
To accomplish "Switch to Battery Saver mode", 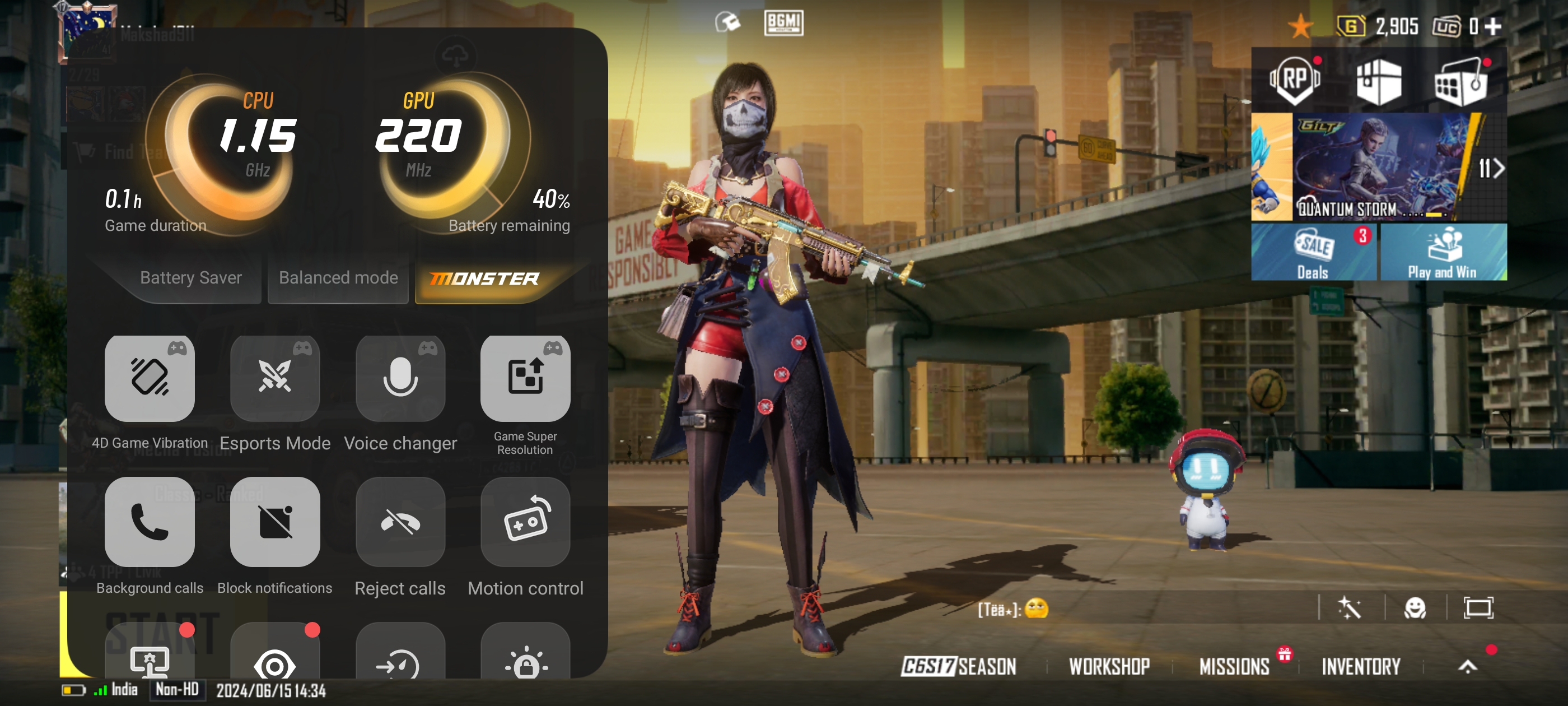I will coord(190,278).
